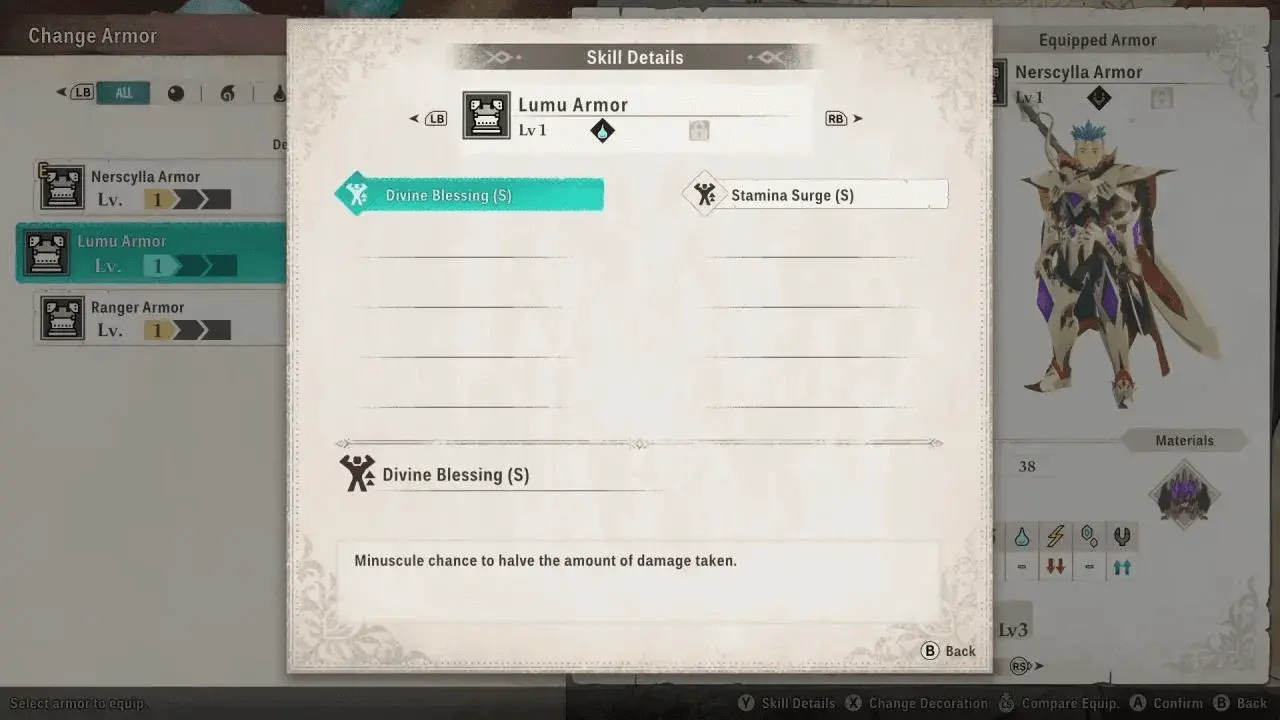1280x720 pixels.
Task: Select the Divine Blessing (S) skill
Action: point(470,195)
